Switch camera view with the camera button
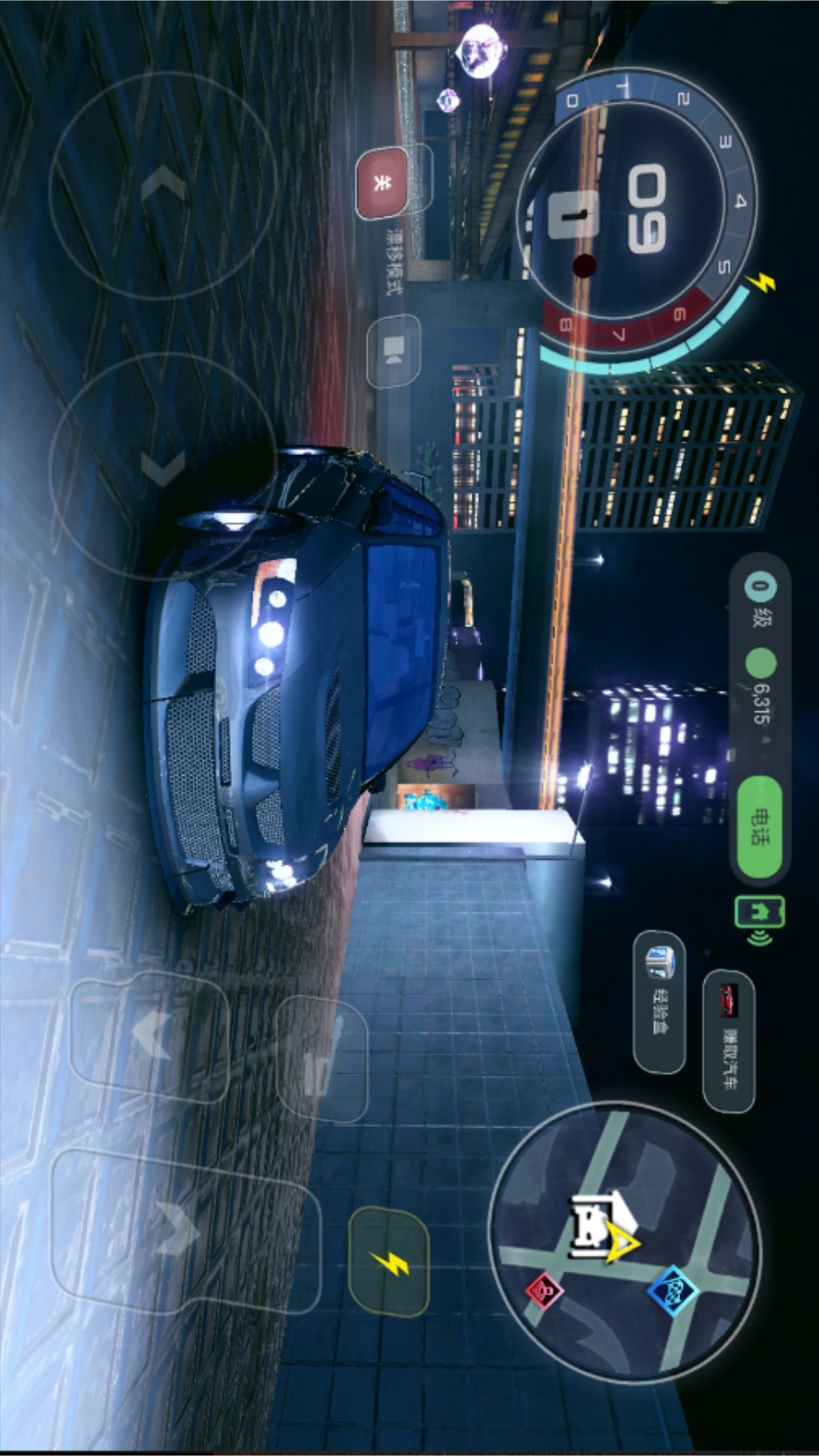The width and height of the screenshot is (819, 1456). pos(394,350)
